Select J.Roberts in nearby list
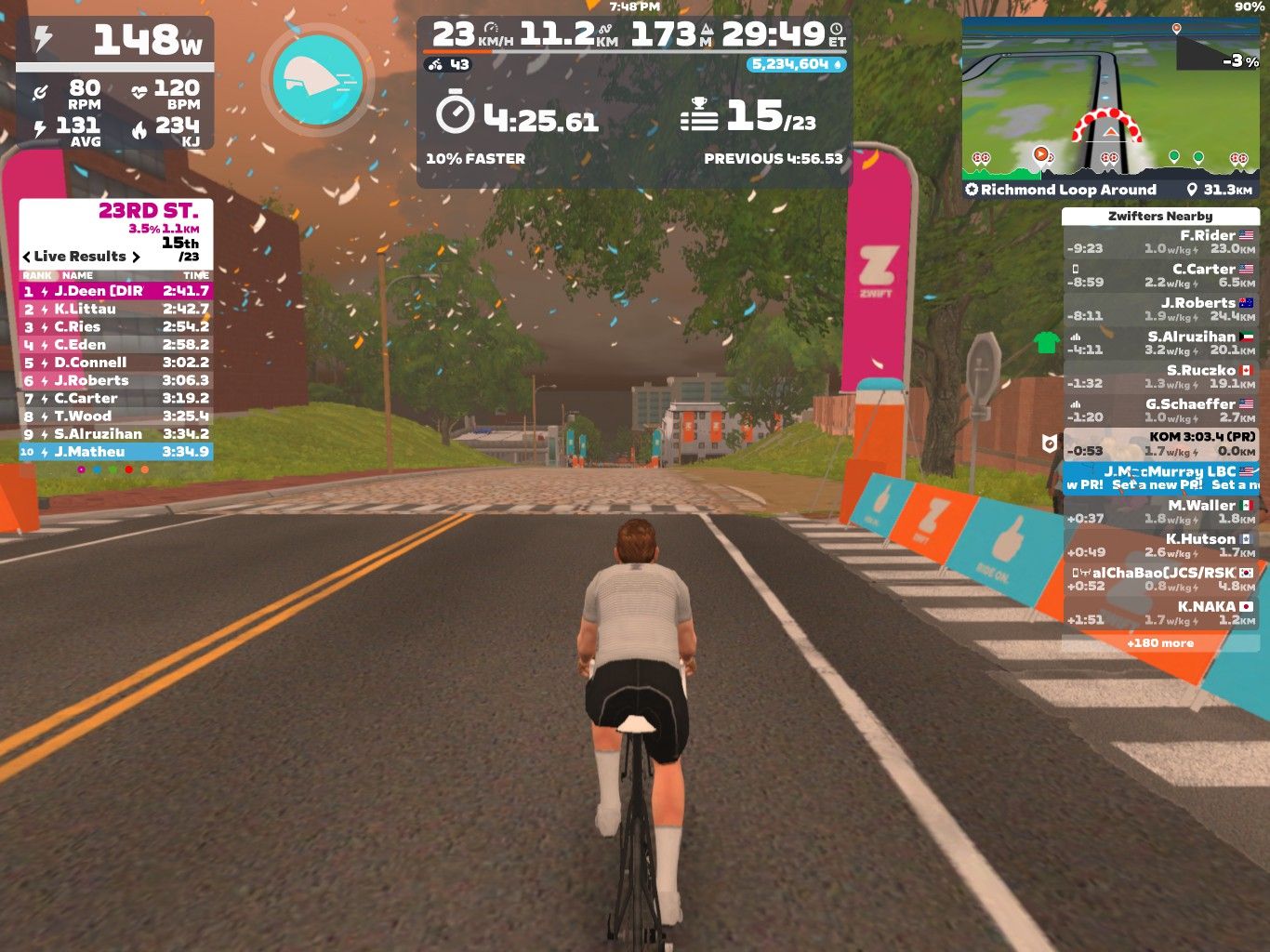 (x=1160, y=310)
